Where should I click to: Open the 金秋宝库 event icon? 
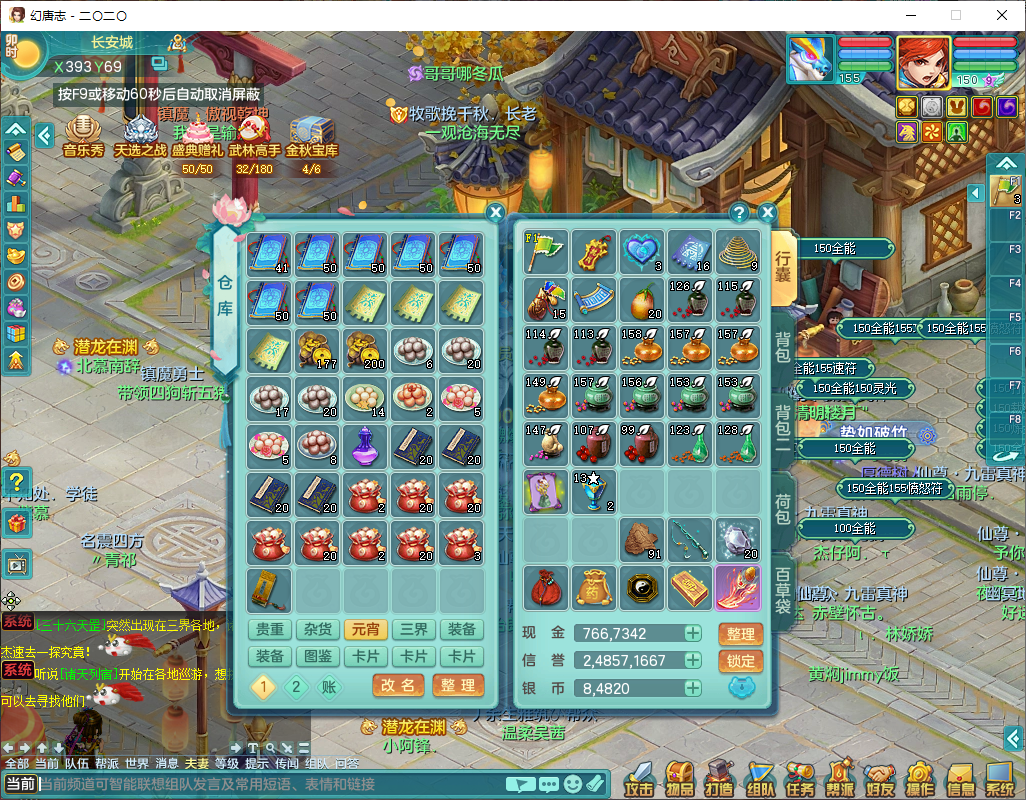312,135
